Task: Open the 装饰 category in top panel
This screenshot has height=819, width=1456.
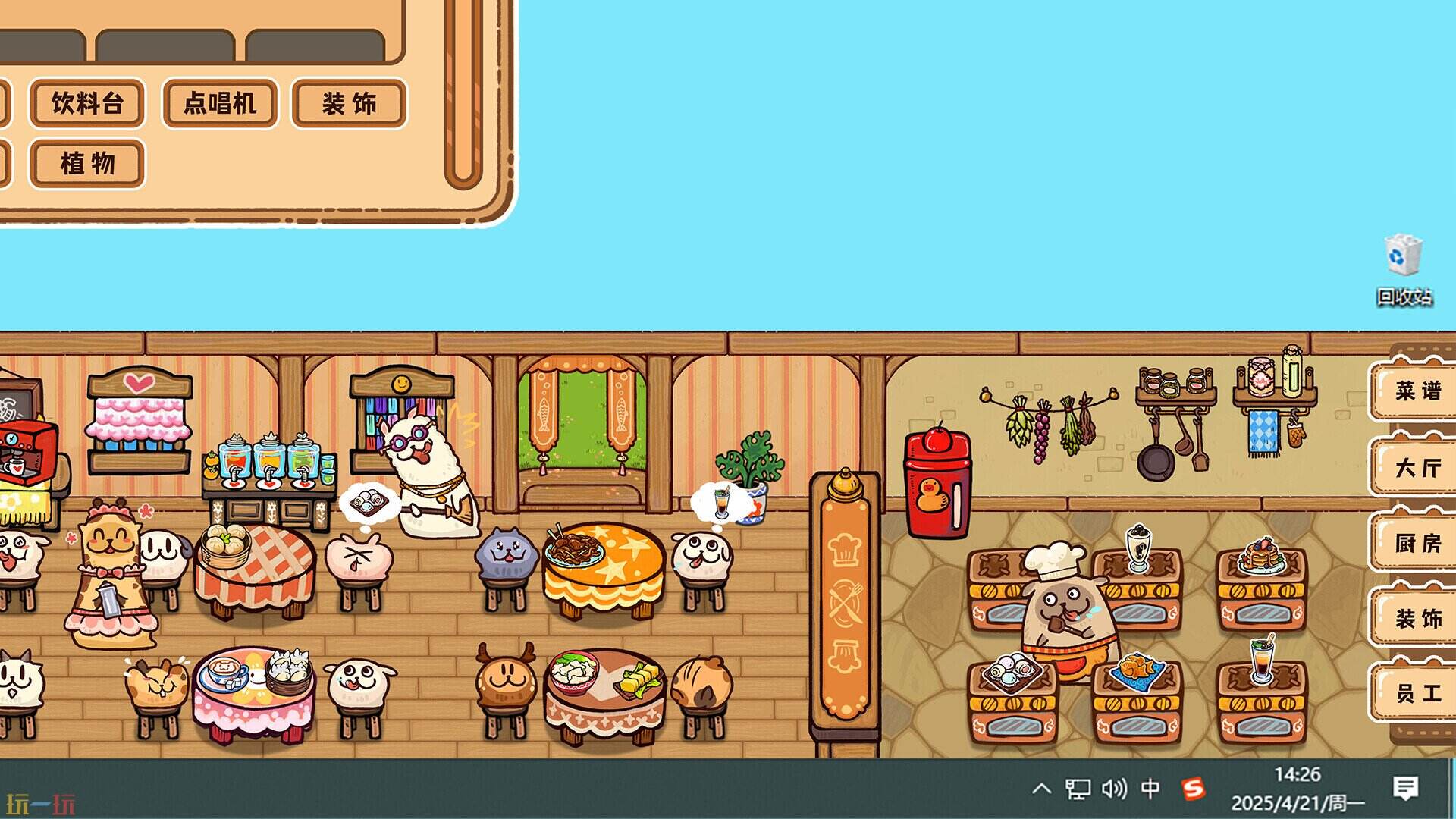Action: tap(350, 103)
